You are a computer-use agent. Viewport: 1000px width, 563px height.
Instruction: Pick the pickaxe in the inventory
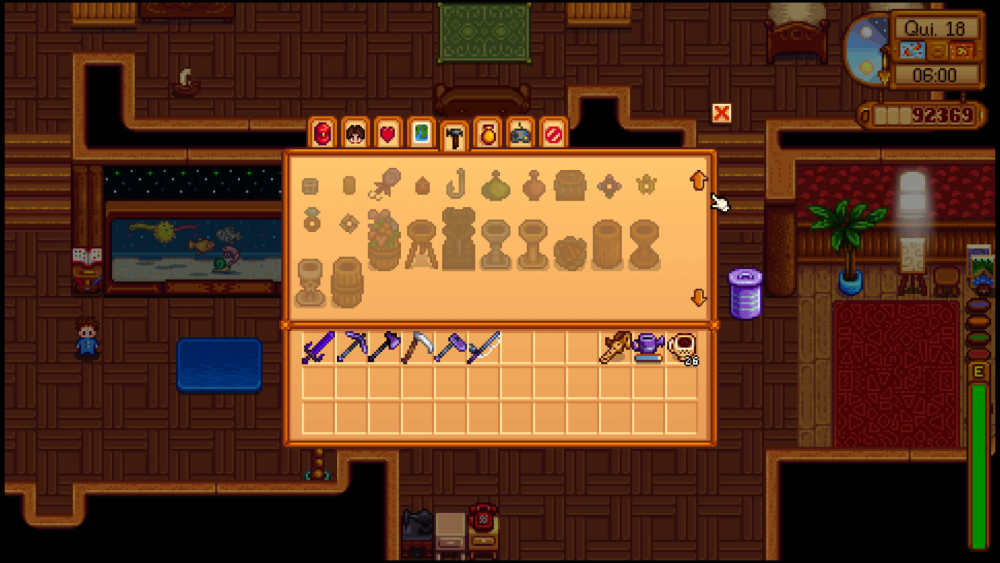(x=351, y=346)
